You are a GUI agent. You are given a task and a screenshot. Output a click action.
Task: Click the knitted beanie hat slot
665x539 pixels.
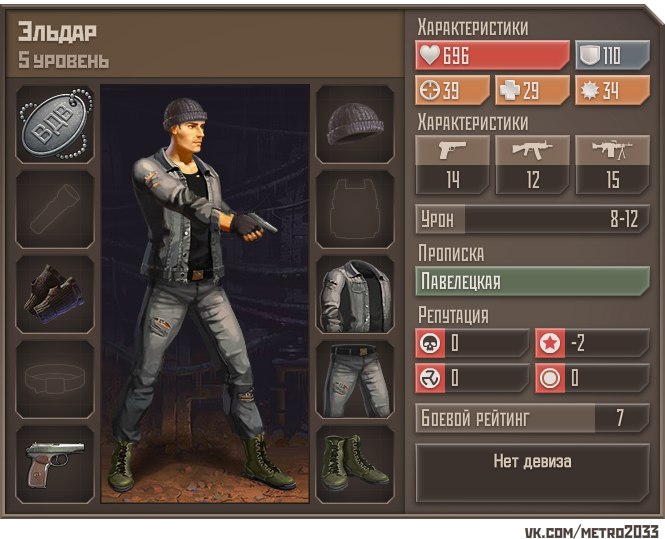354,124
